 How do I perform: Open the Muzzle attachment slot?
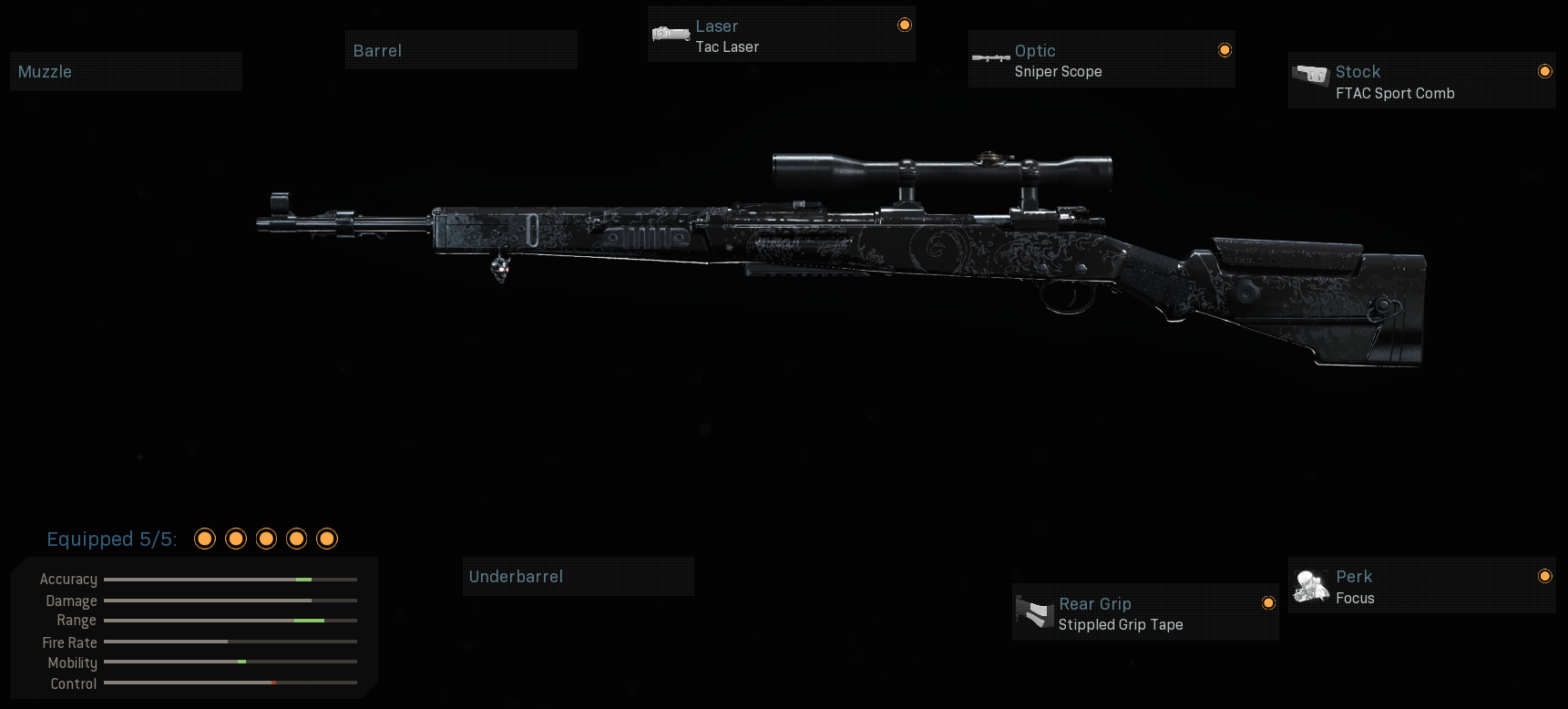tap(126, 70)
